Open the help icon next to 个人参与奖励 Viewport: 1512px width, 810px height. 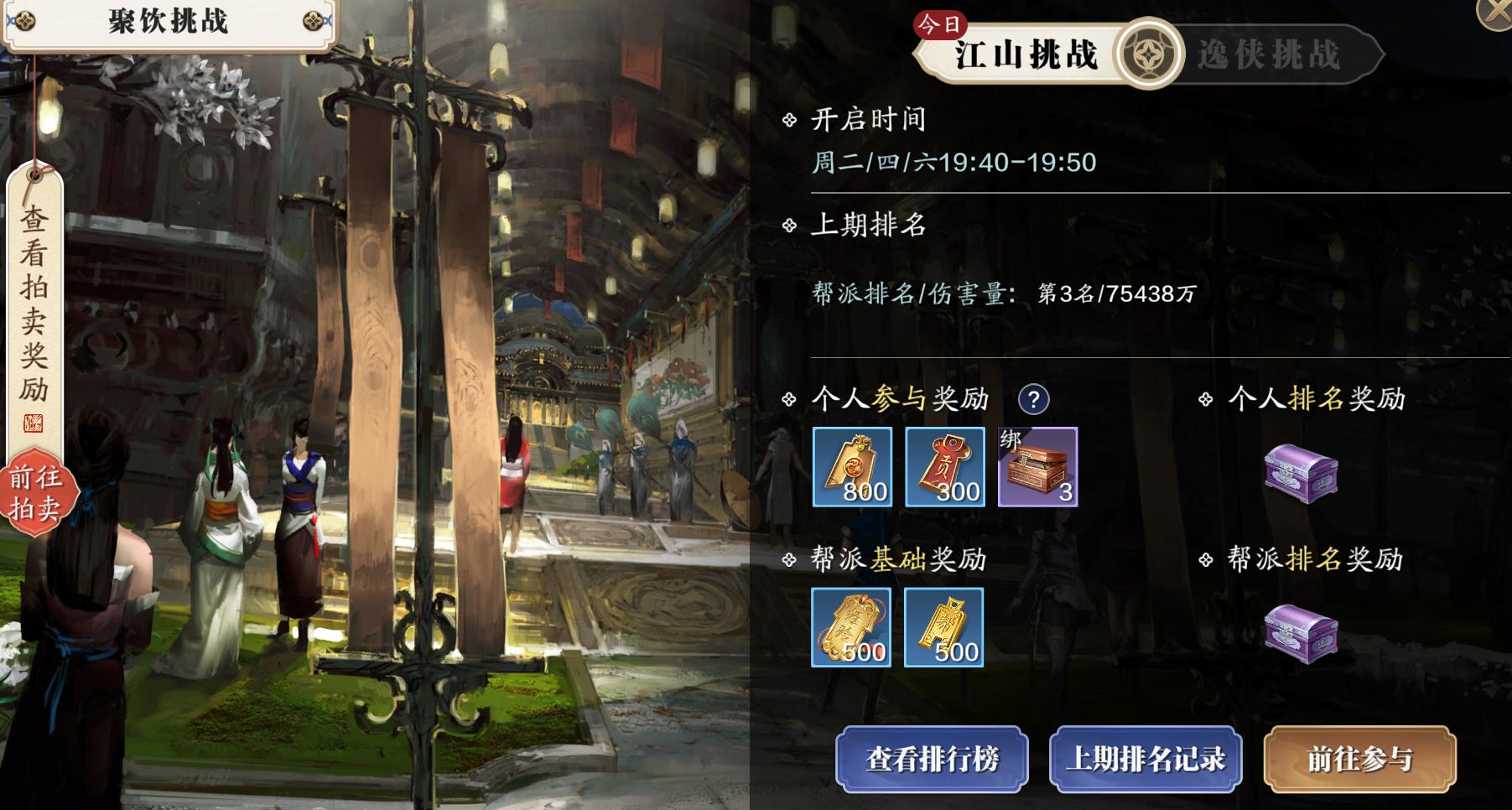[1033, 398]
